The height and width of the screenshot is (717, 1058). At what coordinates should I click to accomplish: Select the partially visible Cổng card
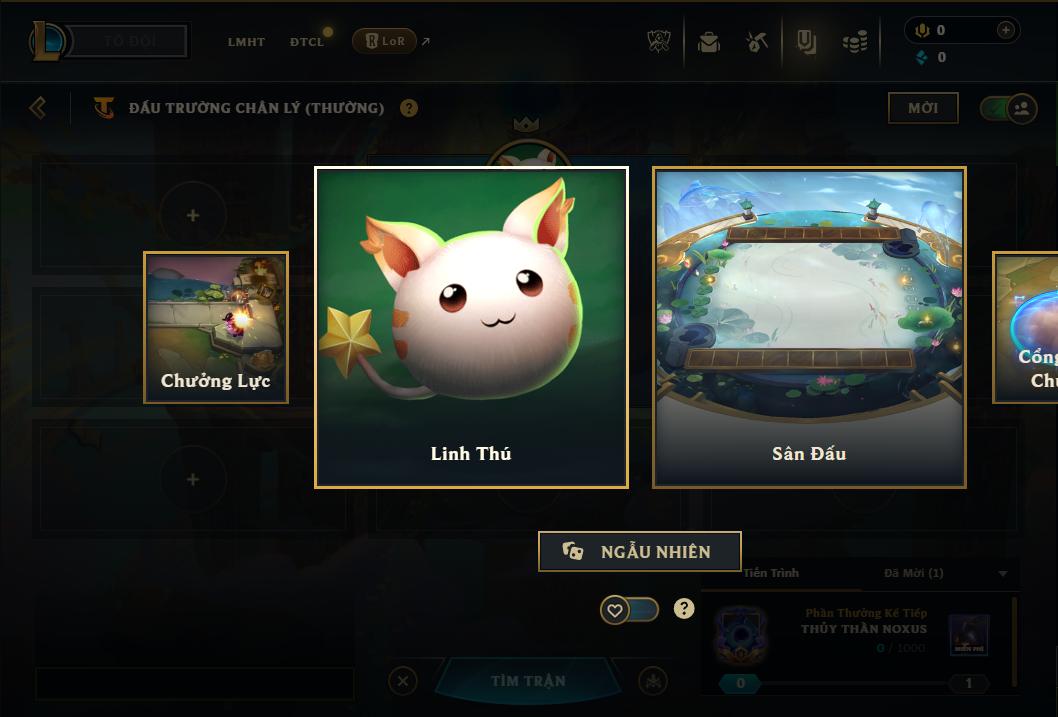1027,327
